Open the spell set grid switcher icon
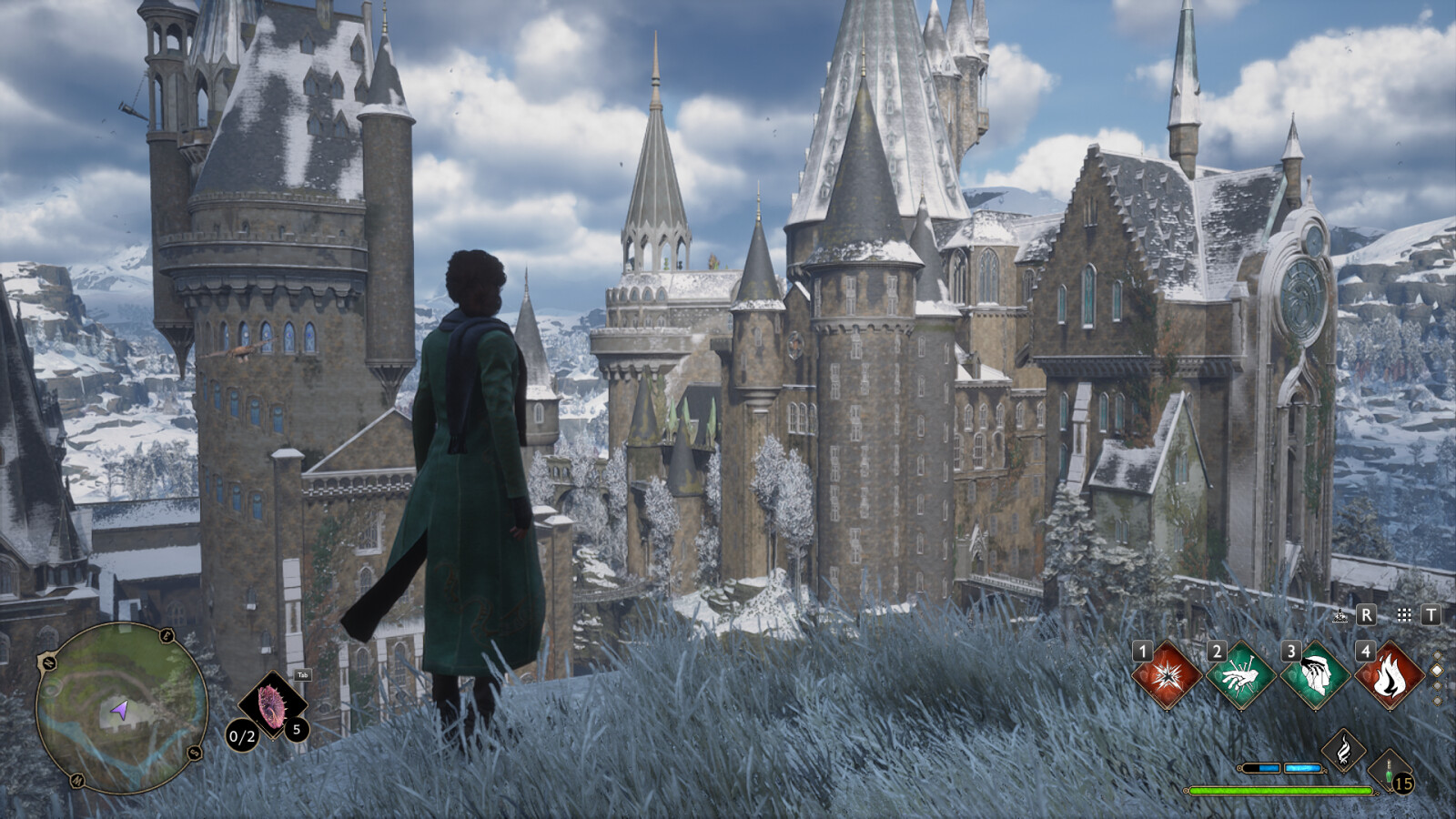The image size is (1456, 819). coord(1404,616)
